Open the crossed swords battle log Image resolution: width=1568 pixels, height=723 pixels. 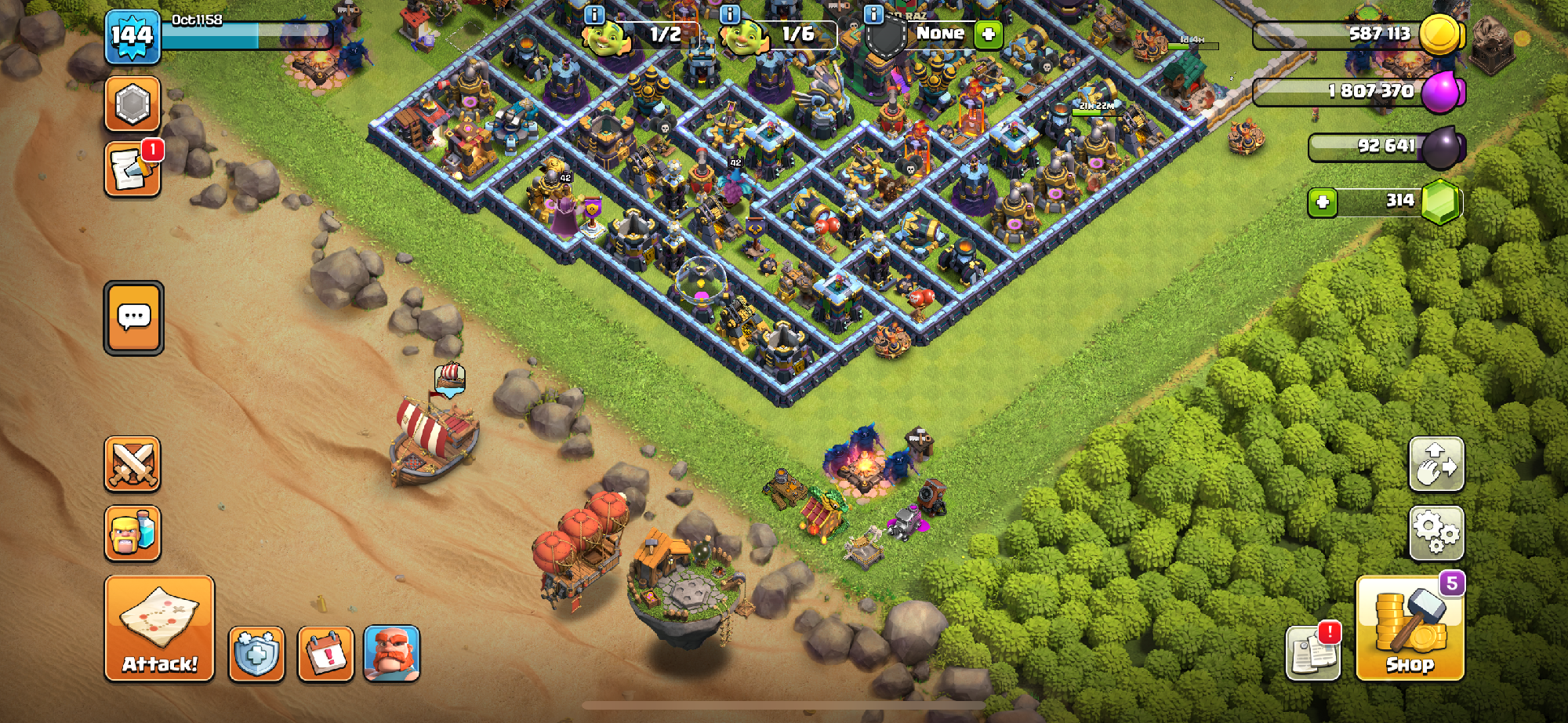(132, 464)
